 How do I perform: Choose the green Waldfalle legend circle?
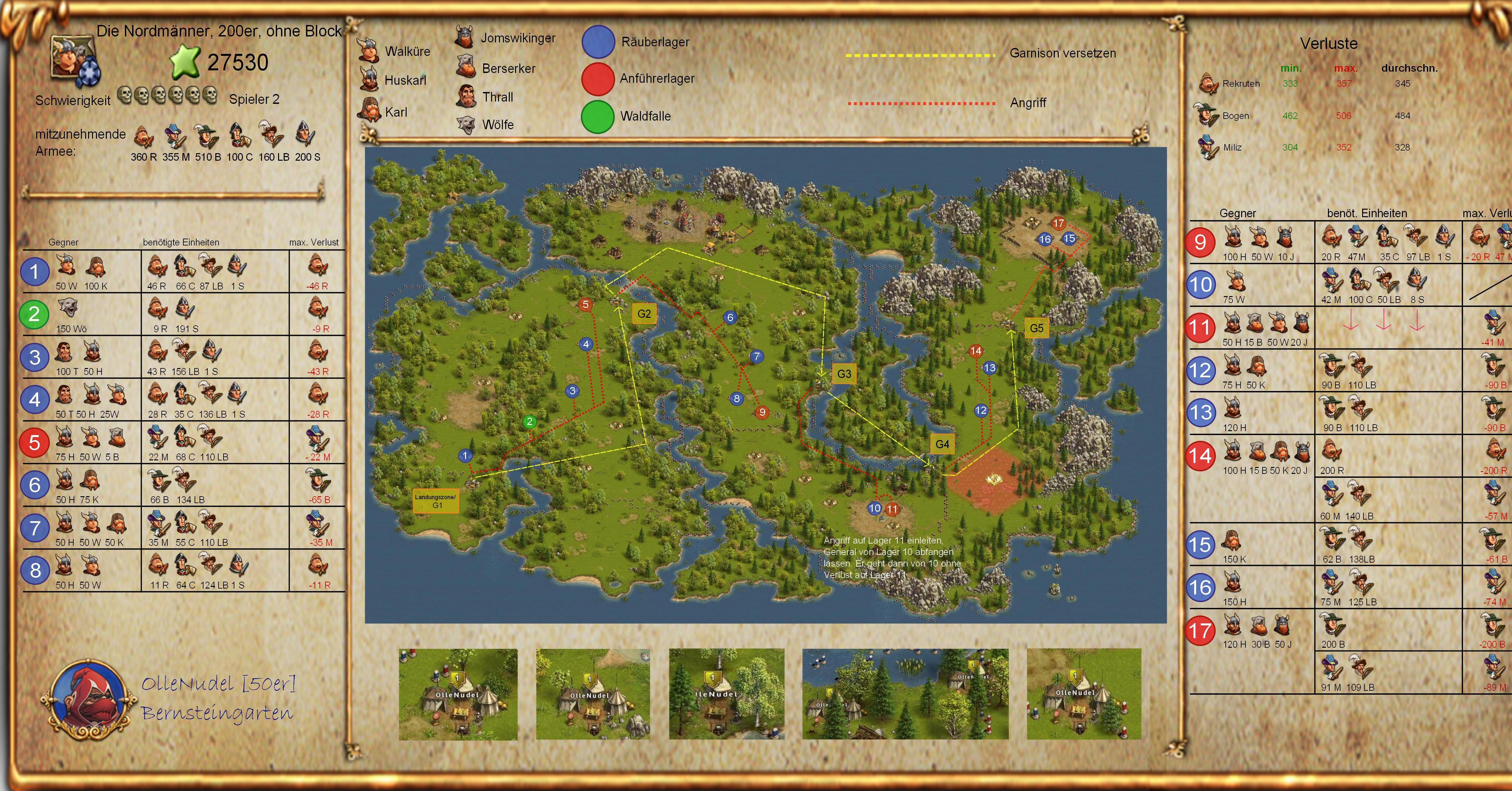pos(598,116)
